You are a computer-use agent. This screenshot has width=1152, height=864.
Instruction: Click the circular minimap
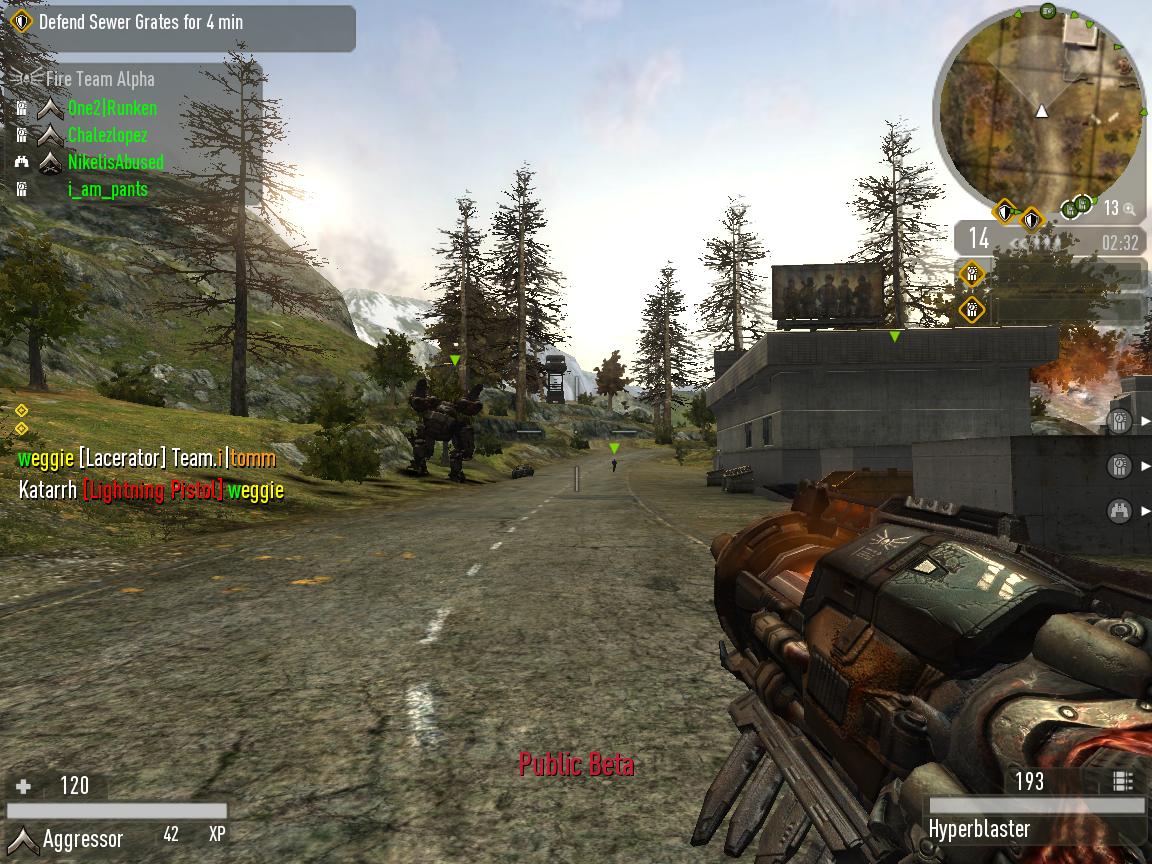[1040, 110]
